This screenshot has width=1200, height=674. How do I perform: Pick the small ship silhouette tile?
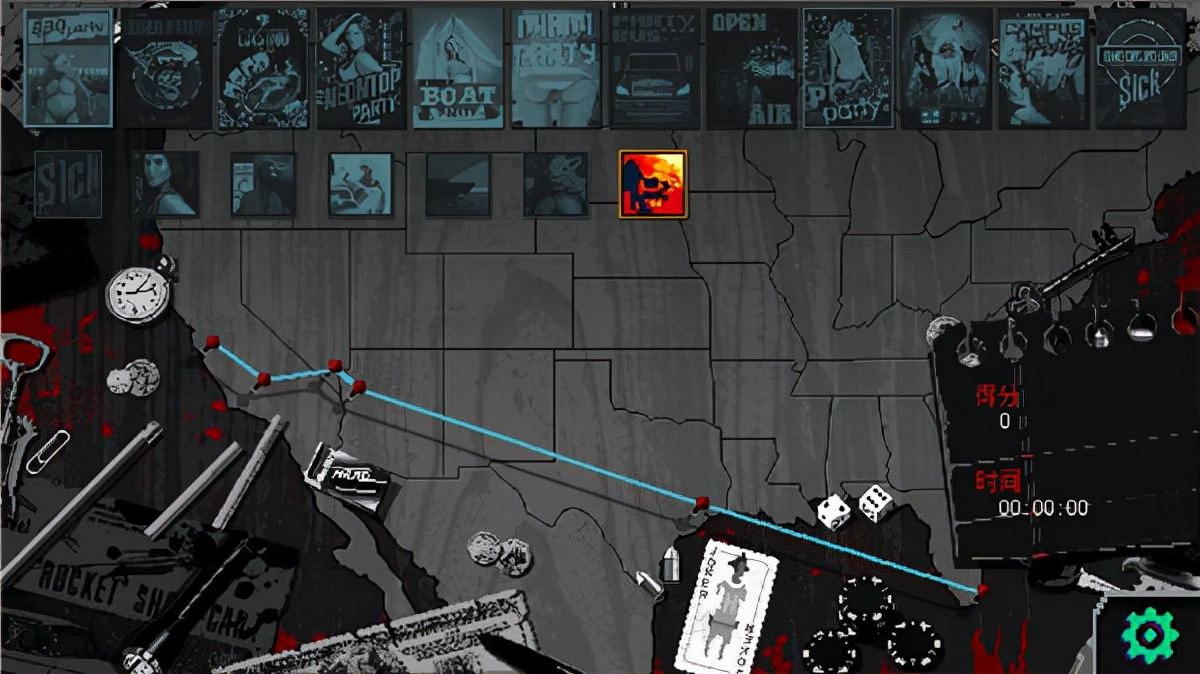[x=458, y=184]
